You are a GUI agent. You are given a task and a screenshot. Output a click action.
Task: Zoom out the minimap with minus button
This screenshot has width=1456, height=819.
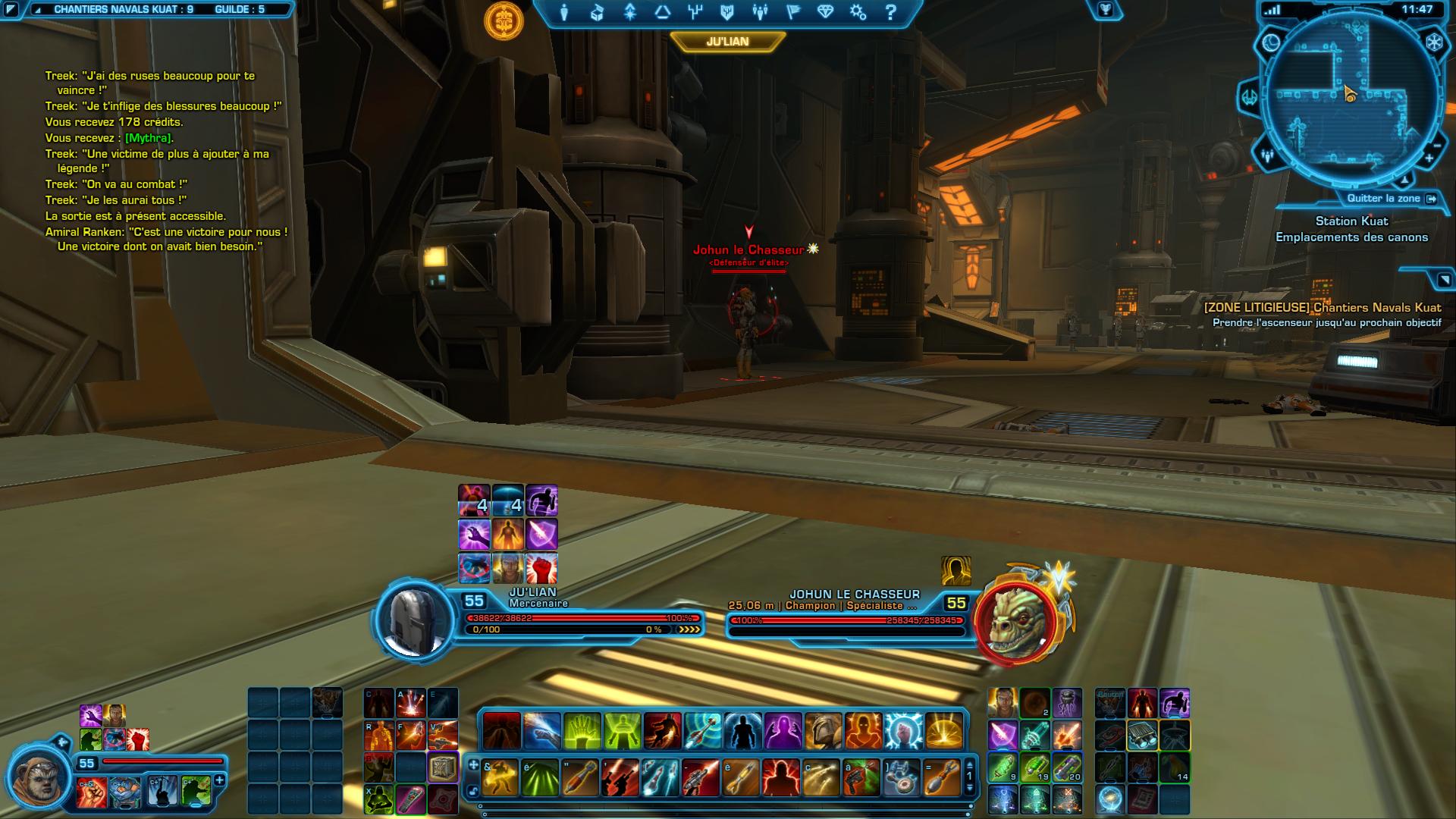tap(1436, 145)
